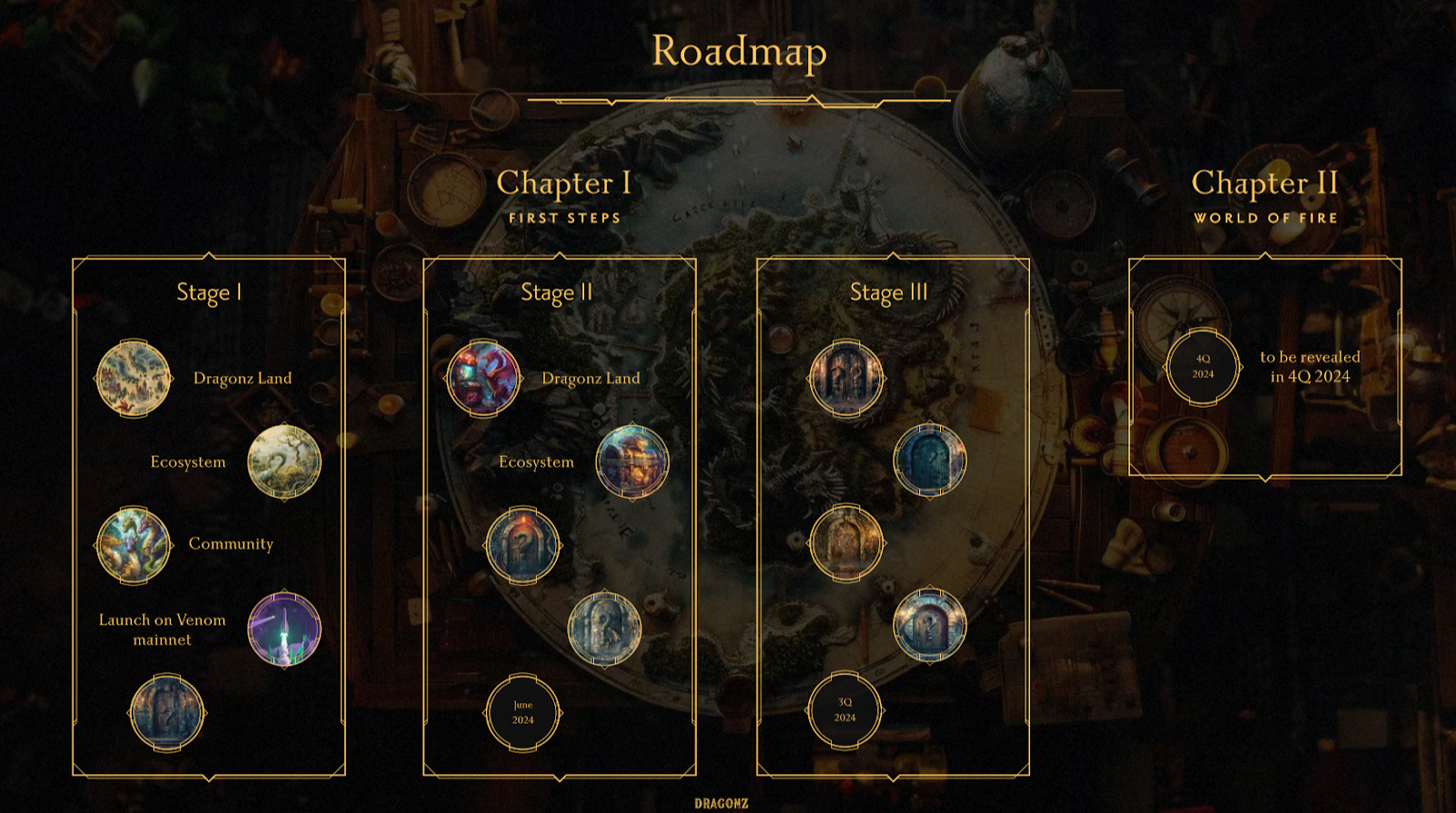Viewport: 1456px width, 813px height.
Task: Click the Launch on Venom mainnet medallion
Action: click(x=285, y=628)
